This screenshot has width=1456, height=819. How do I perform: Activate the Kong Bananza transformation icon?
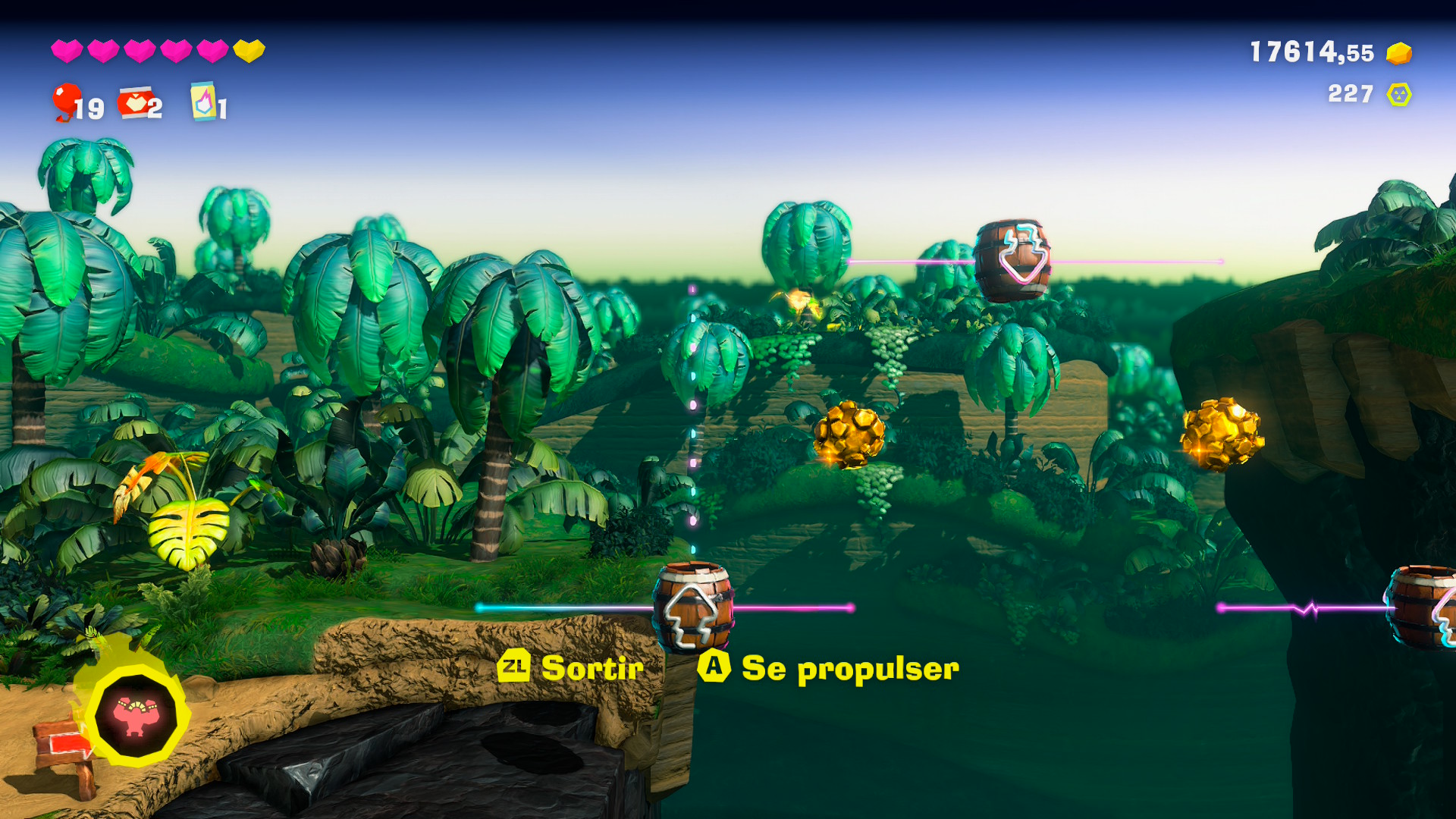point(136,716)
